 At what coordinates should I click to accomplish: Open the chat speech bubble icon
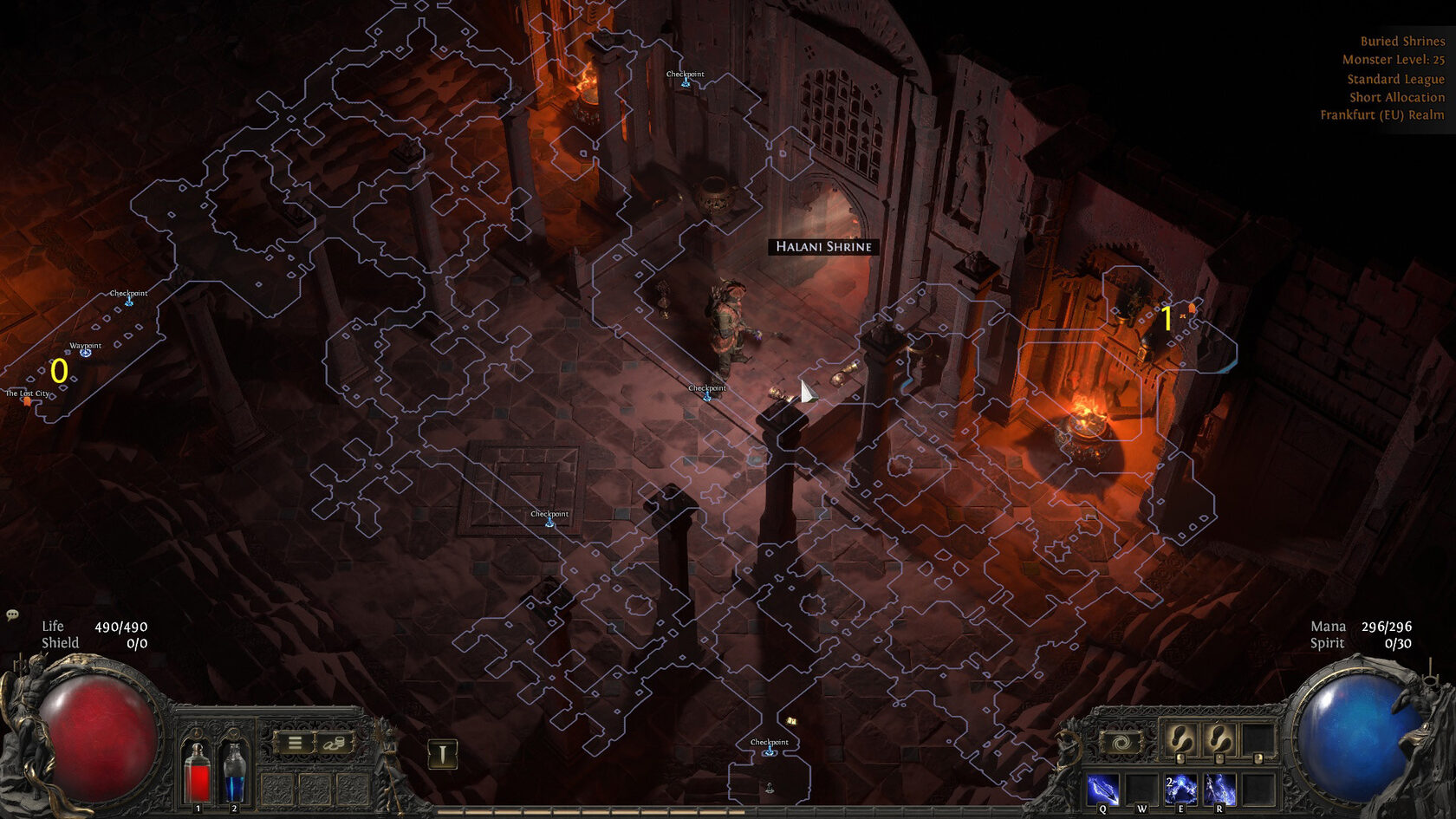click(x=12, y=614)
